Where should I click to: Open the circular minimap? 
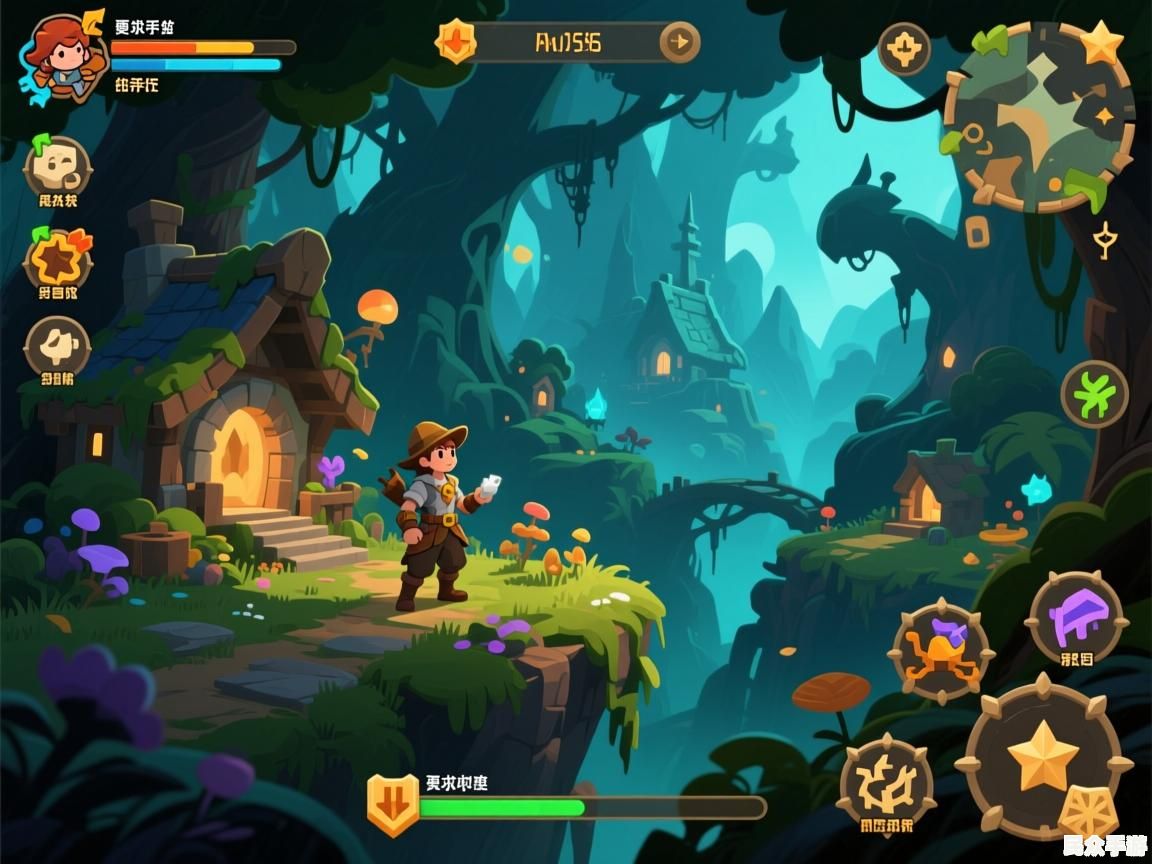1038,118
